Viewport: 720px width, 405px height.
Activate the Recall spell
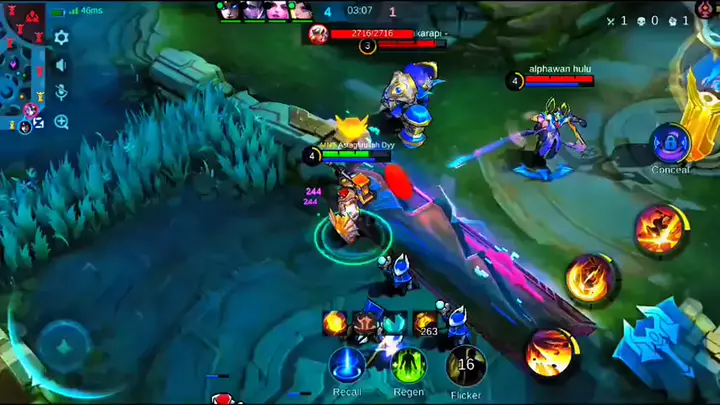346,366
